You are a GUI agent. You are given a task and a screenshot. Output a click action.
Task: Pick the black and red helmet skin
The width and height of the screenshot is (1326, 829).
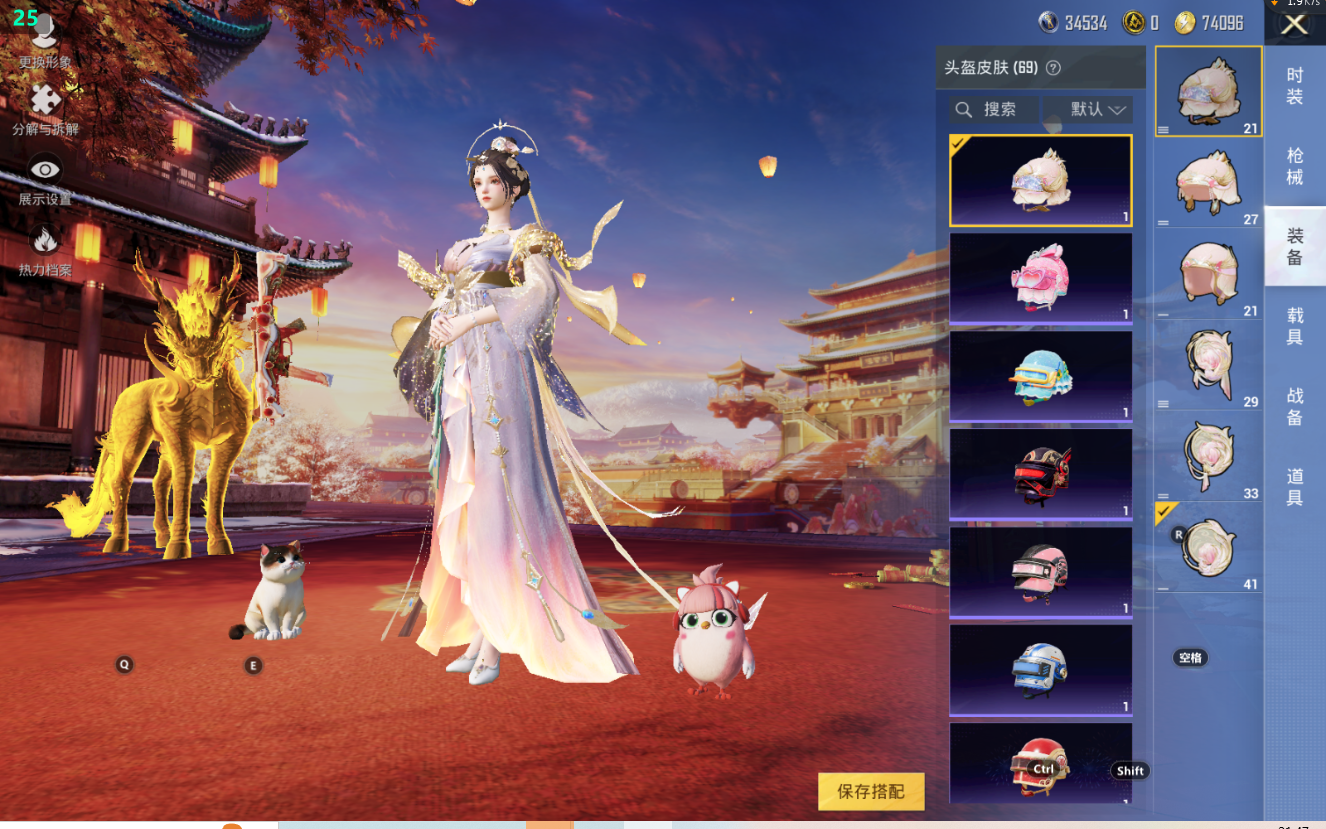pyautogui.click(x=1040, y=474)
